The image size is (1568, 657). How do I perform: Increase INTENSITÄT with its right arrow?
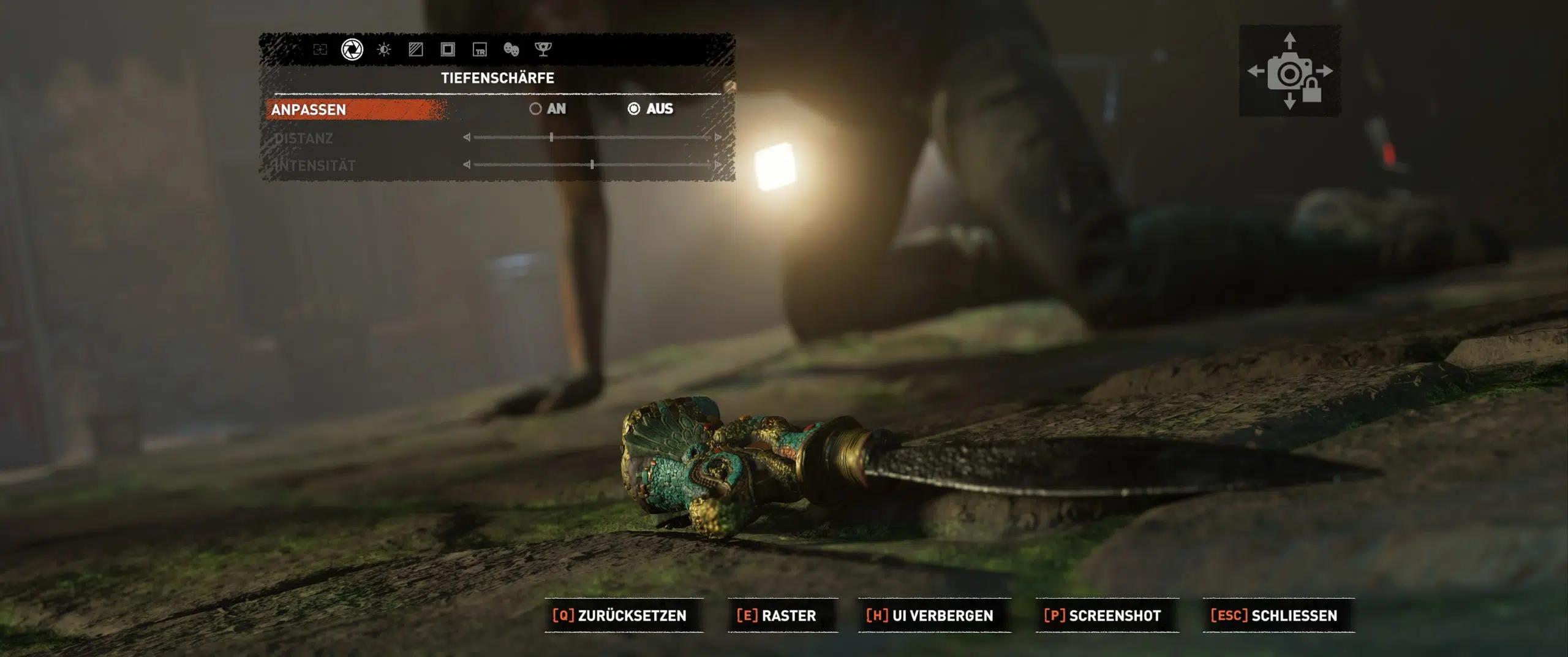(x=717, y=165)
